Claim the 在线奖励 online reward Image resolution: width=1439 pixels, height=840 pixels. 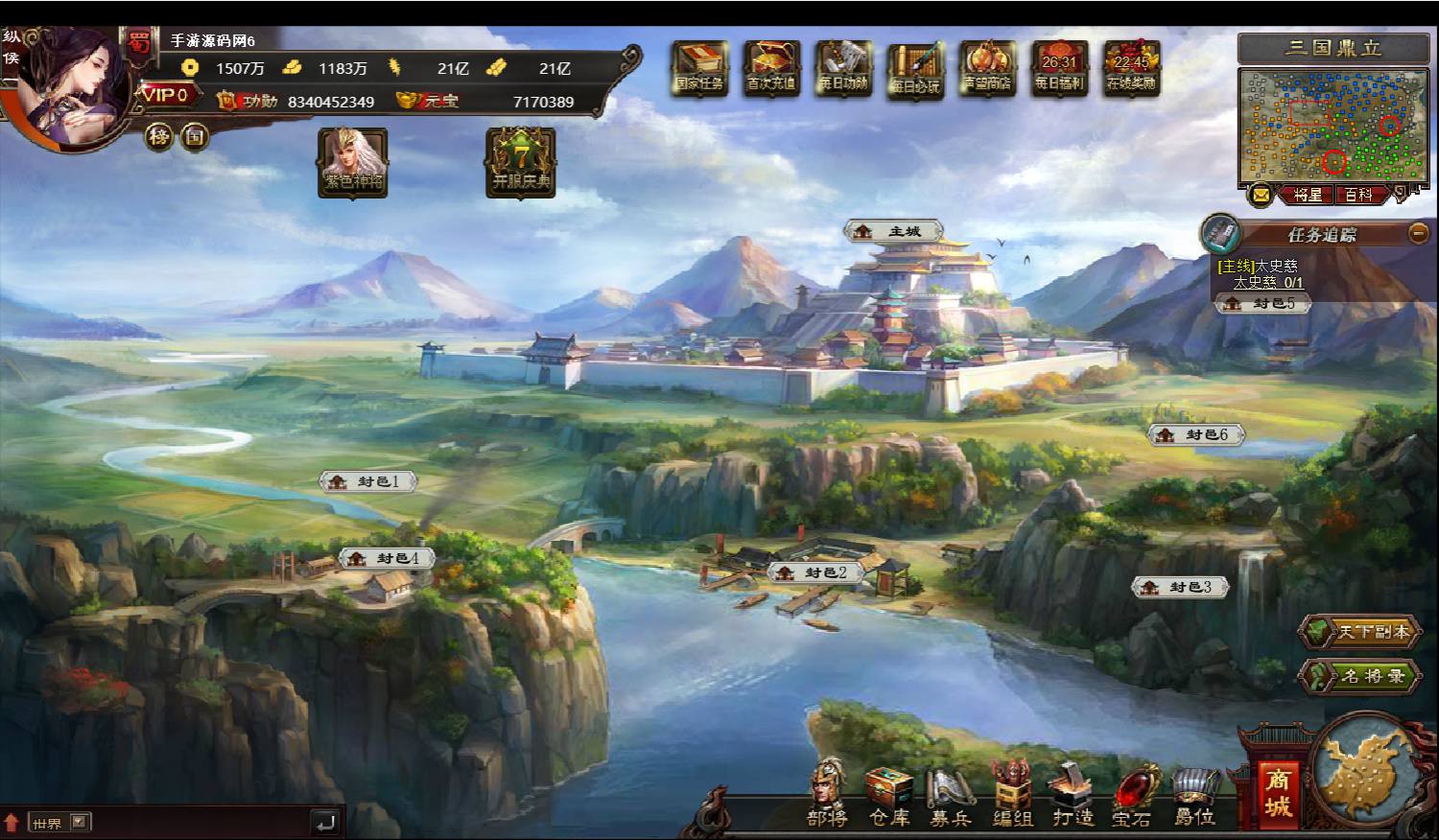[x=1131, y=68]
